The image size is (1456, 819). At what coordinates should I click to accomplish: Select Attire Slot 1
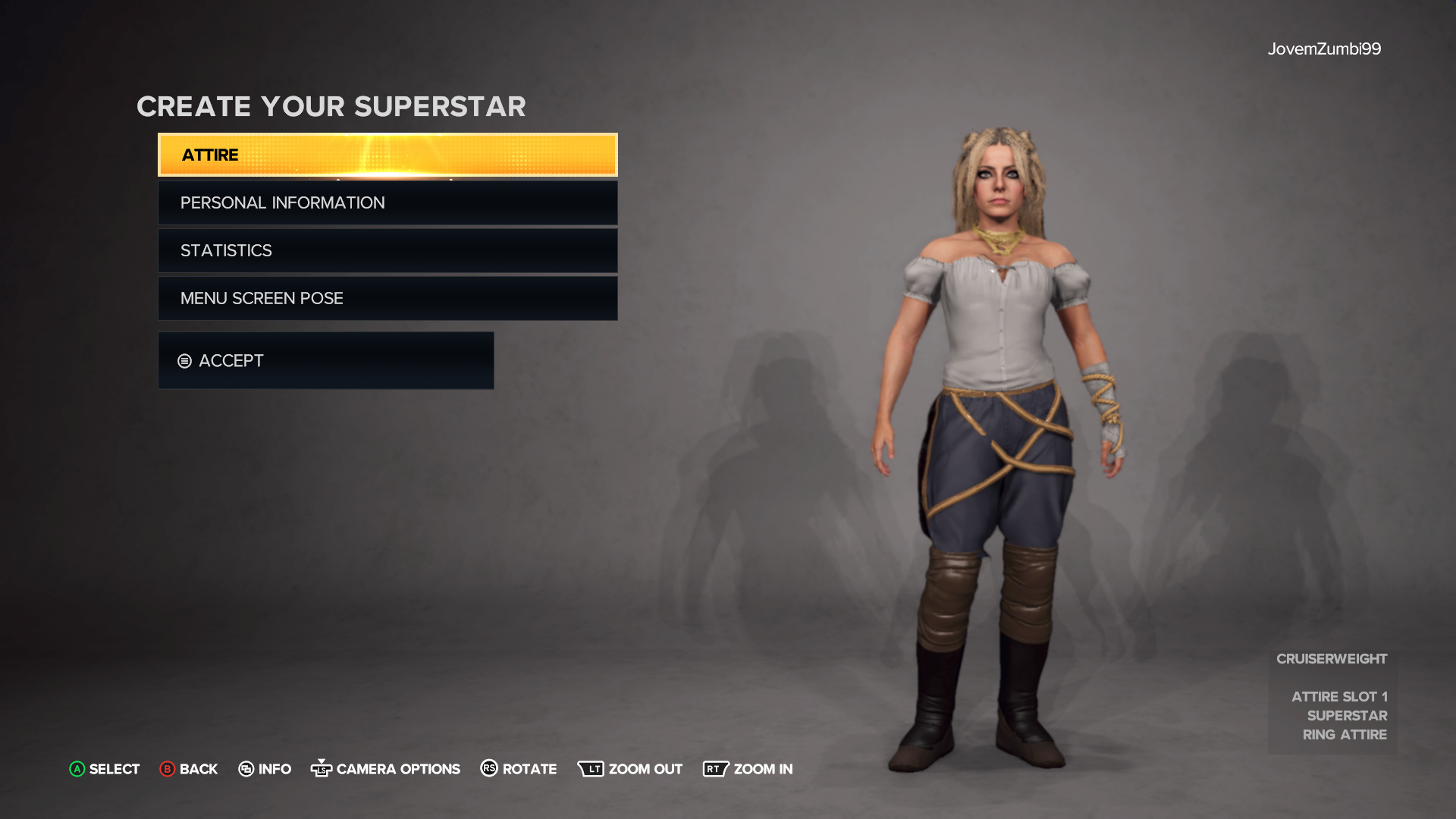(1339, 696)
